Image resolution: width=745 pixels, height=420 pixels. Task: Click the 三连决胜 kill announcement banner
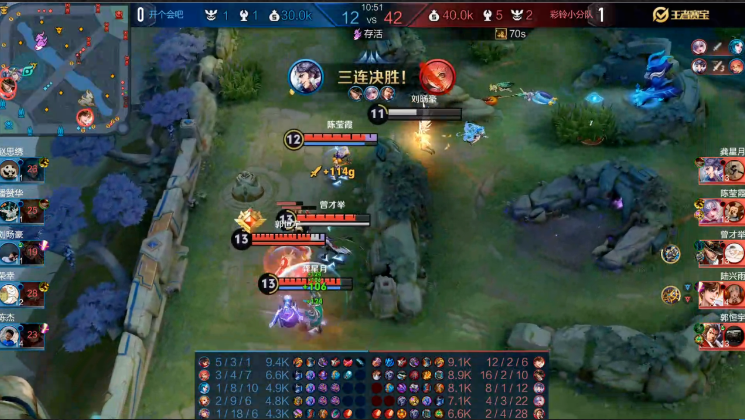point(372,75)
